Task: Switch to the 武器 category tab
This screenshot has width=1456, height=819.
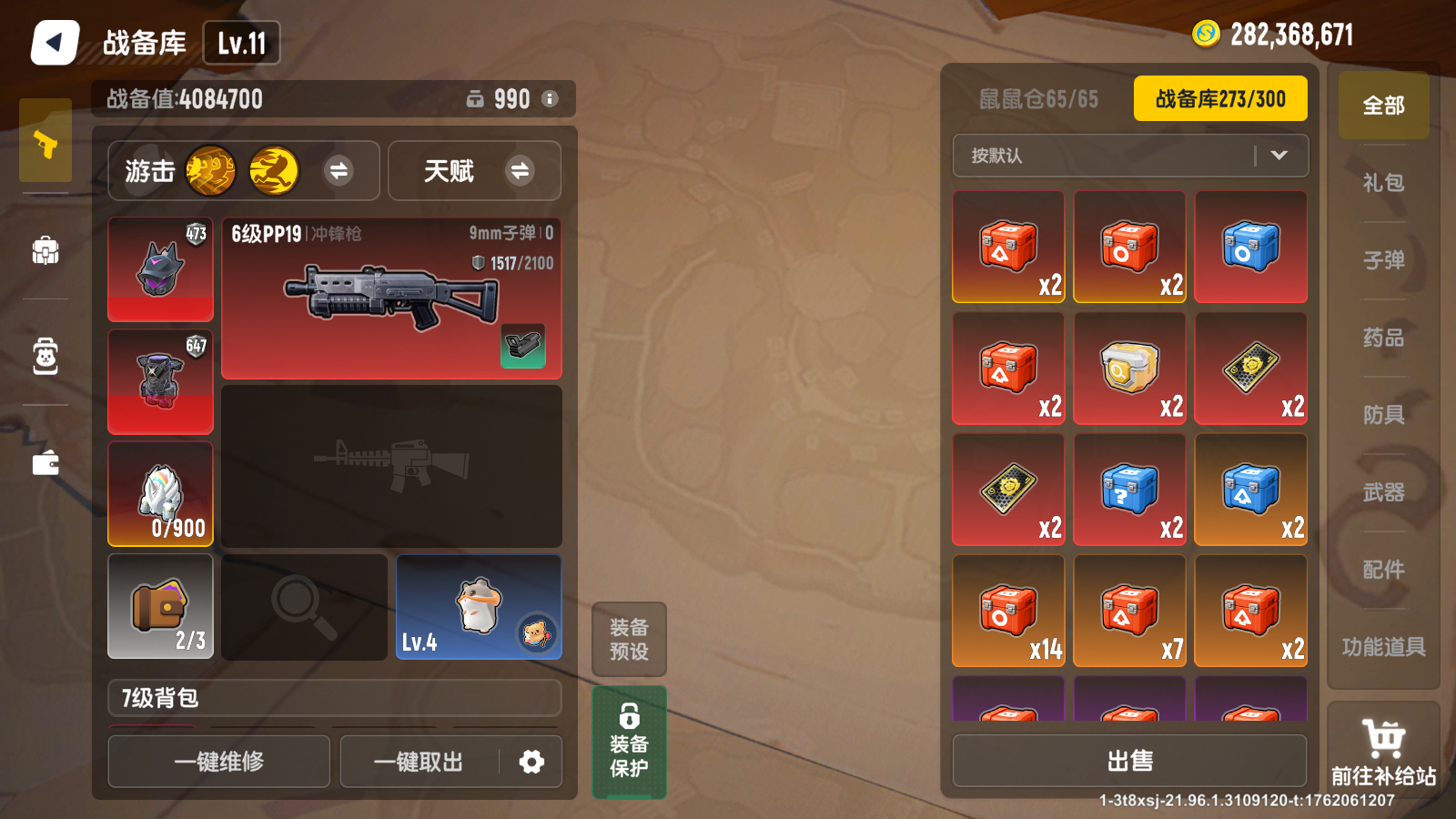Action: pos(1383,491)
